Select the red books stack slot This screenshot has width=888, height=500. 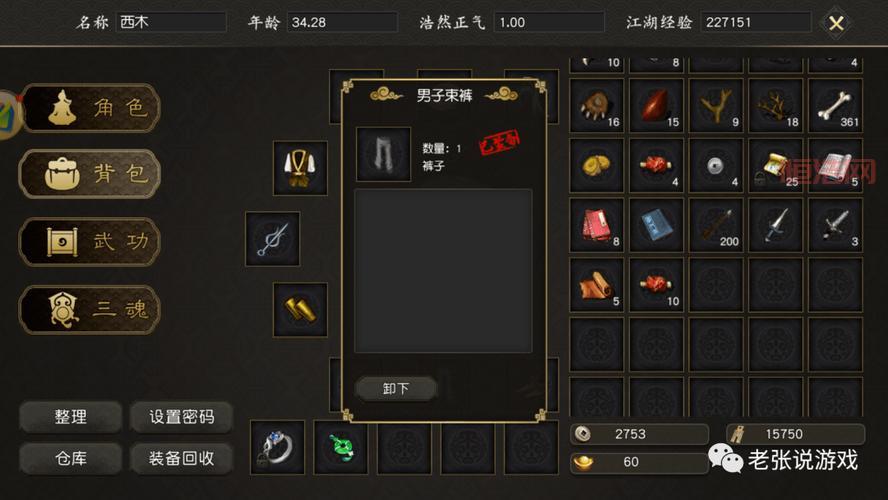(x=597, y=225)
